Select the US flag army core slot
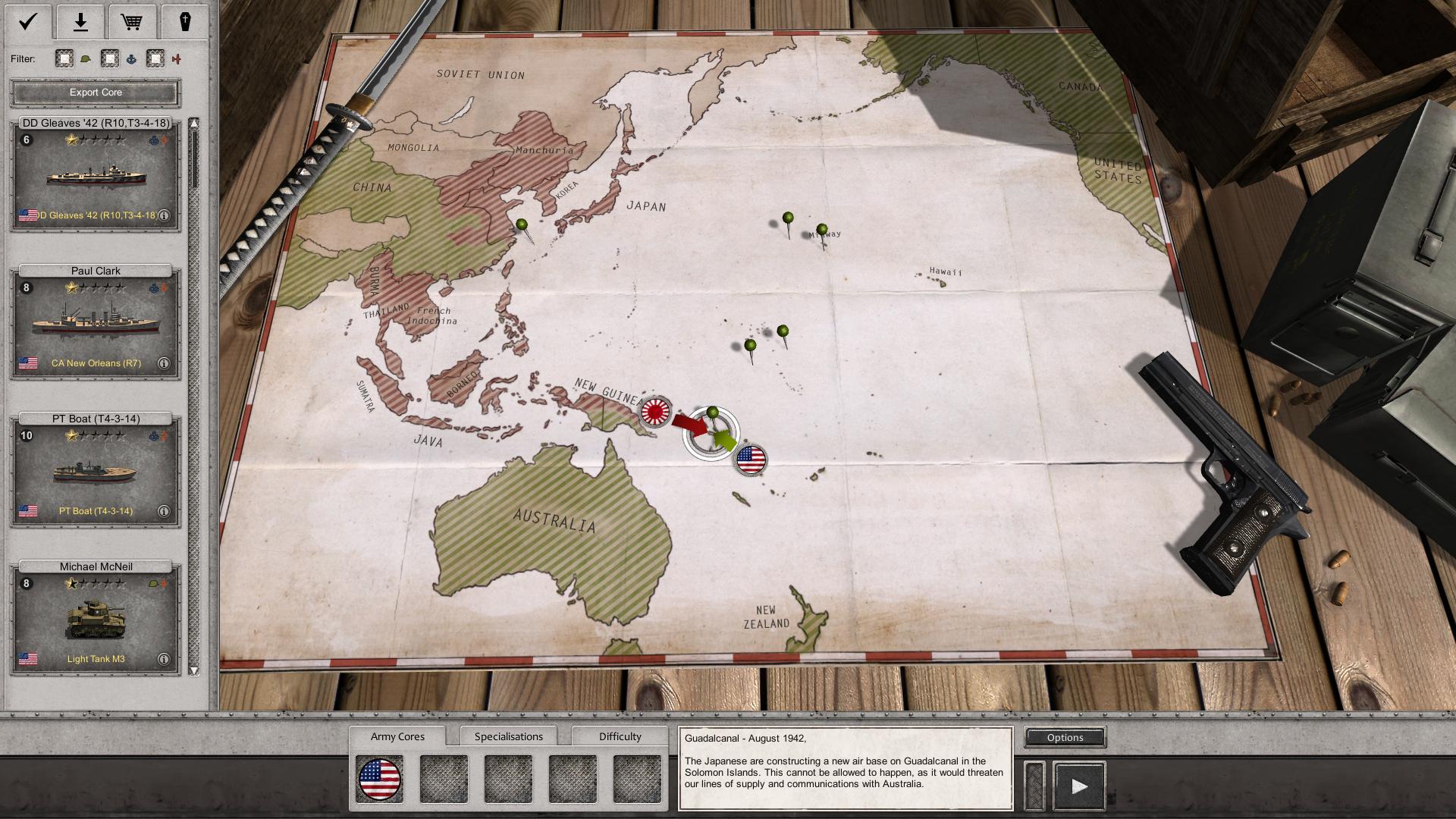Viewport: 1456px width, 819px height. tap(379, 780)
